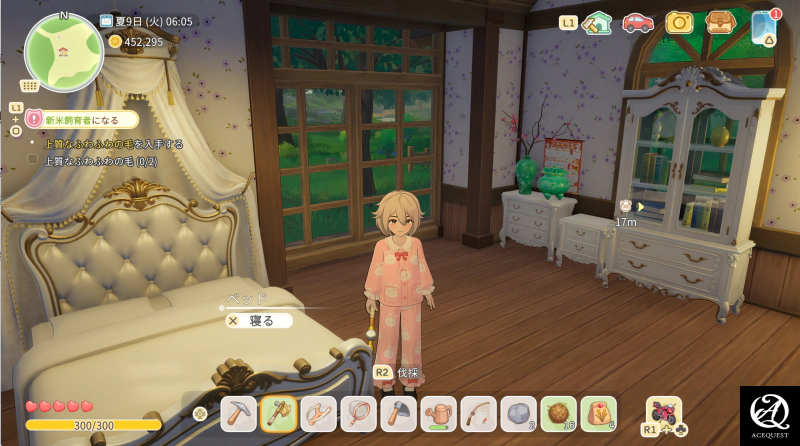Screen dimensions: 800x446
Task: Open the house build mode icon
Action: pos(597,22)
